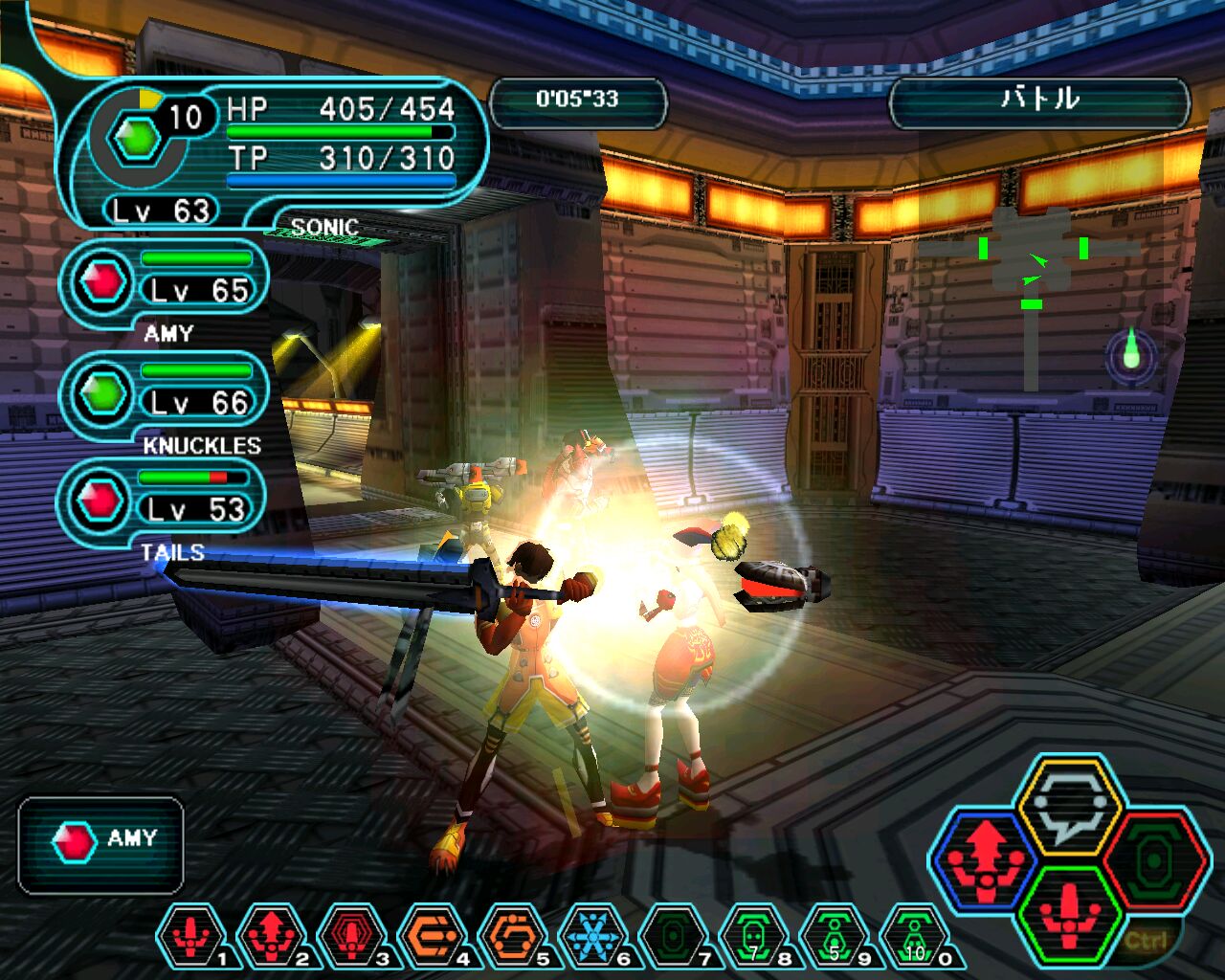Viewport: 1225px width, 980px height.
Task: Click the blue-bordered heavy attack palette hexagon
Action: pos(986,858)
